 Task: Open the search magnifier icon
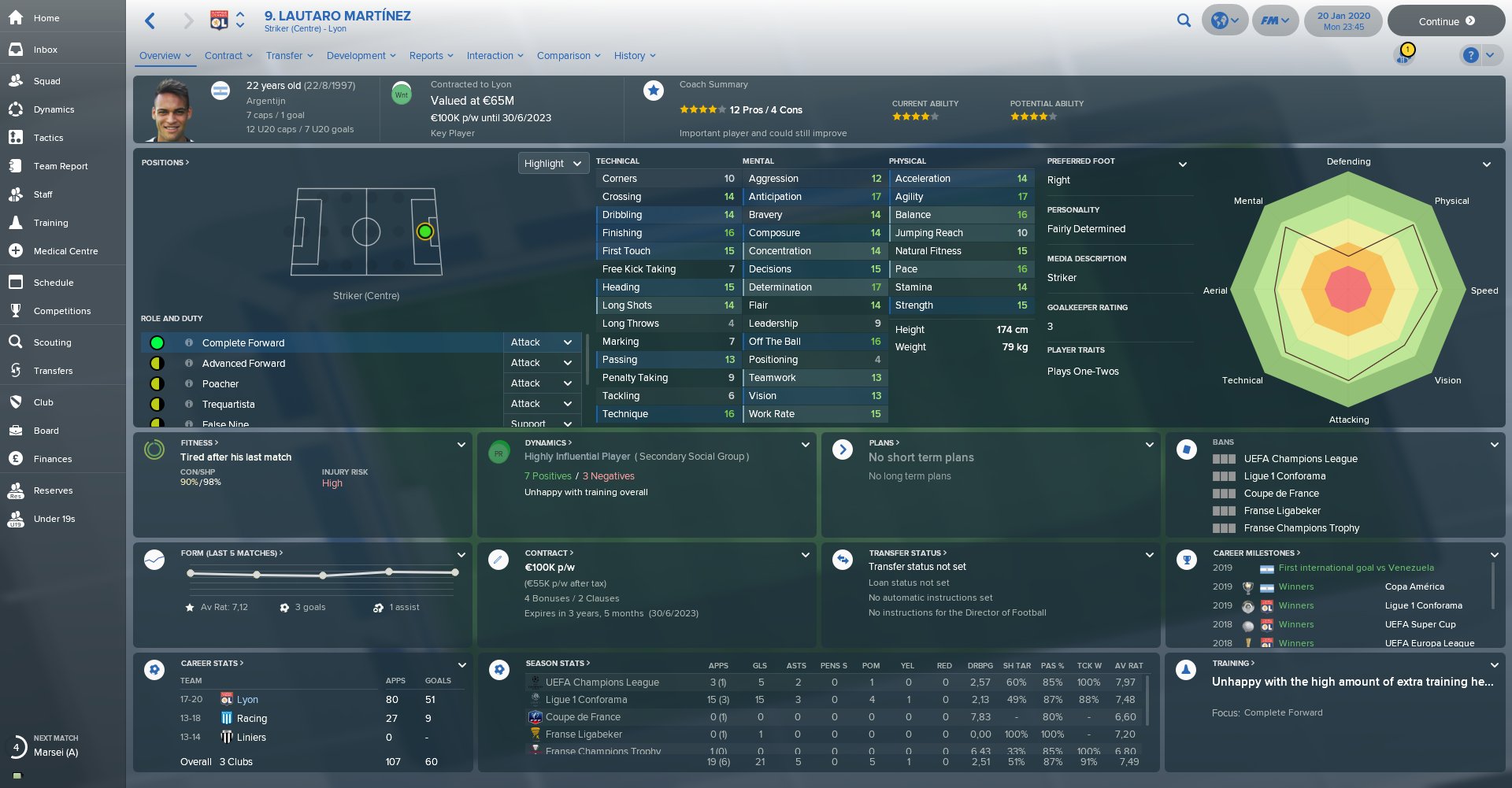pos(1184,20)
